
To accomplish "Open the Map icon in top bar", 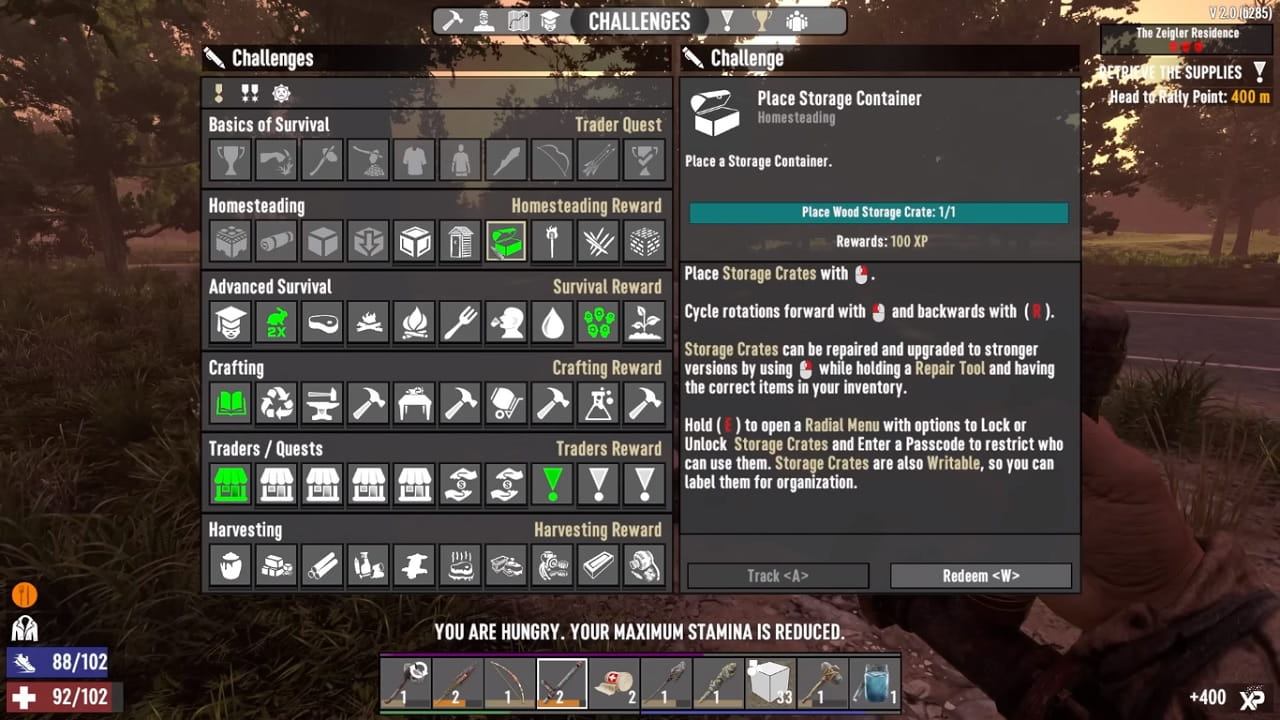I will point(519,20).
